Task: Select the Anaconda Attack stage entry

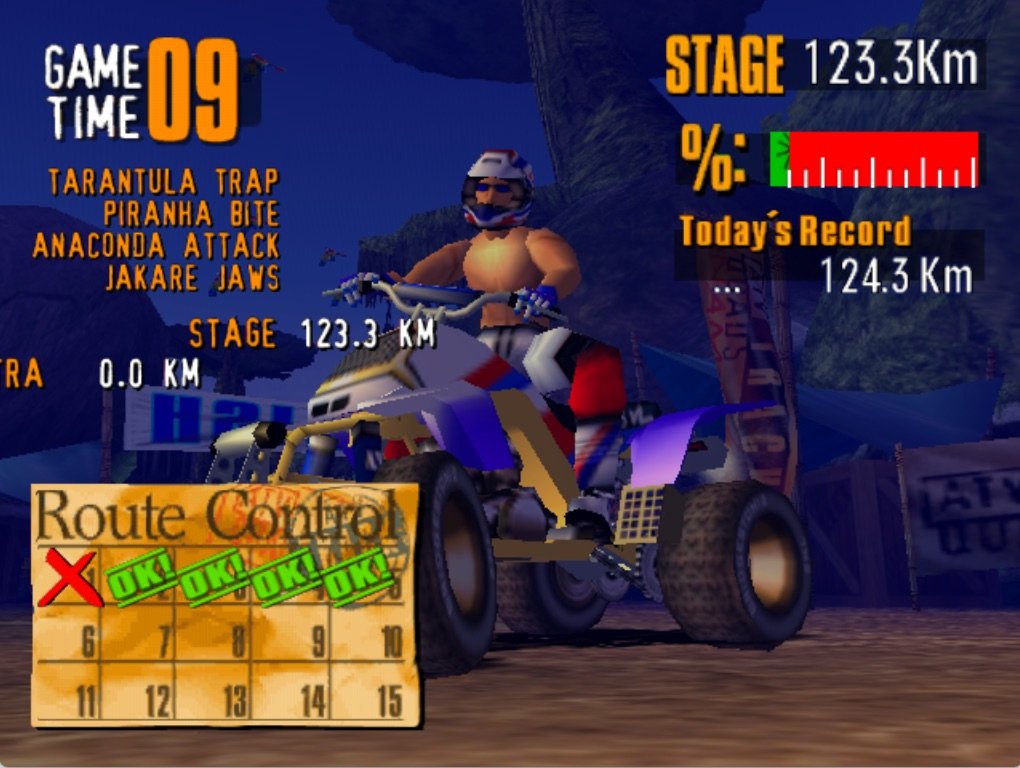Action: [155, 246]
